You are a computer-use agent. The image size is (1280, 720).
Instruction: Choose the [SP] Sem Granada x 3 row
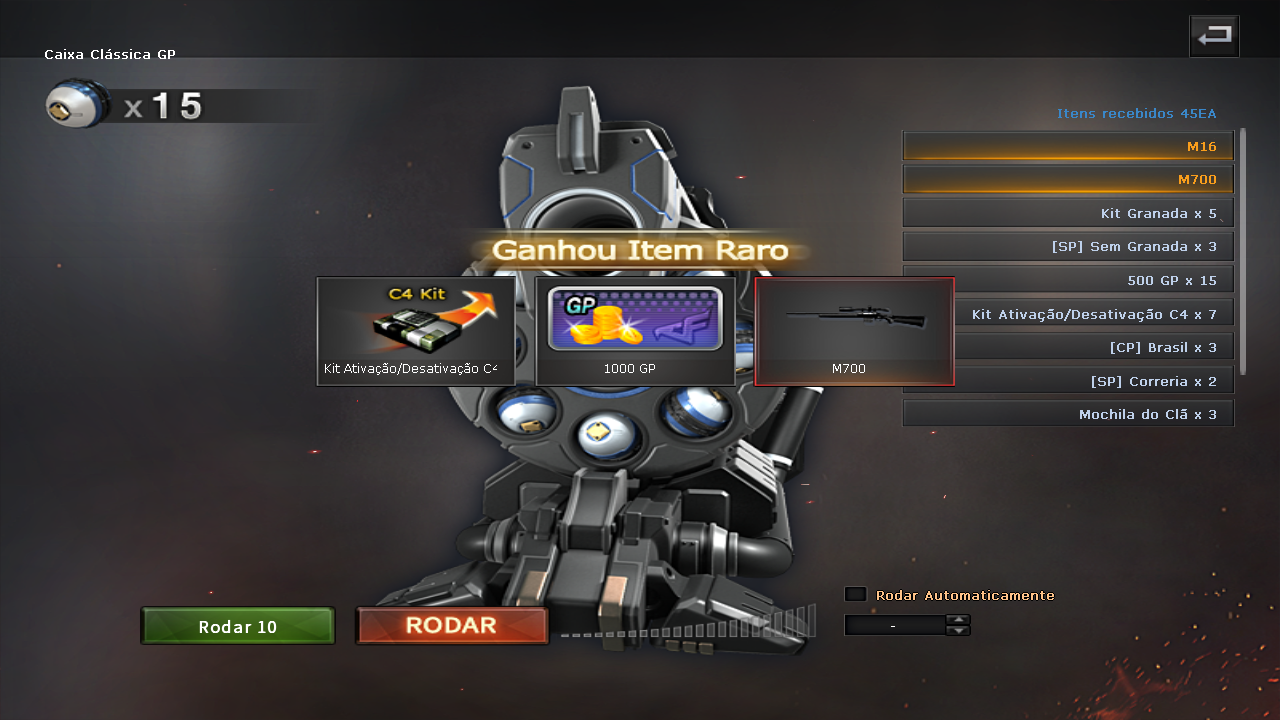pyautogui.click(x=1068, y=247)
